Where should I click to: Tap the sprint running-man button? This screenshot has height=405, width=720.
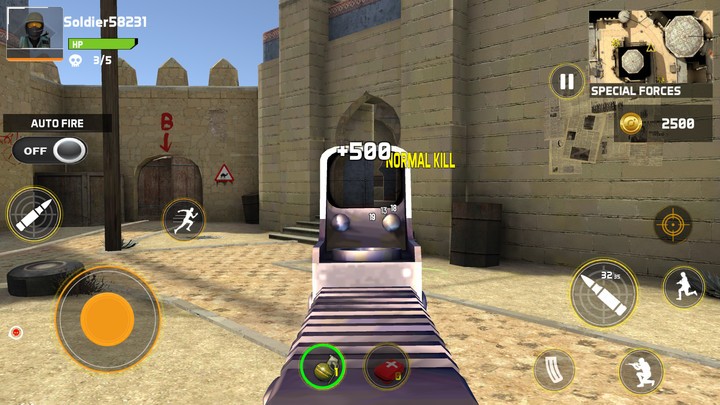pos(183,219)
